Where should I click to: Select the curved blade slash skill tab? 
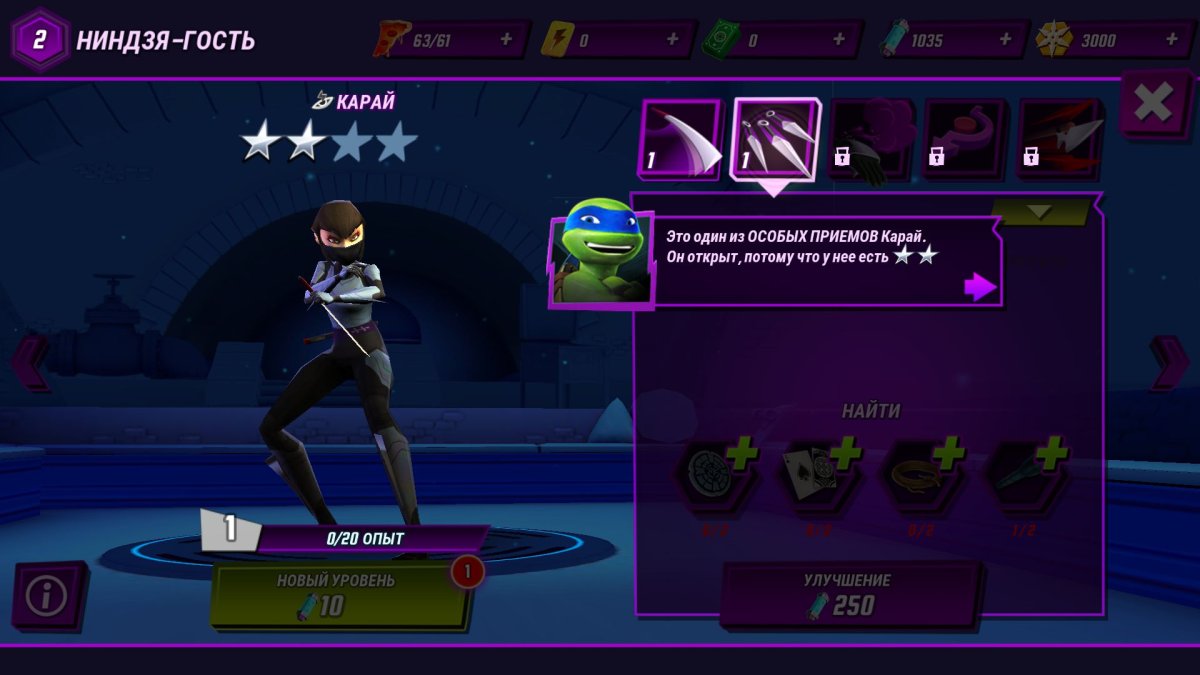(679, 139)
